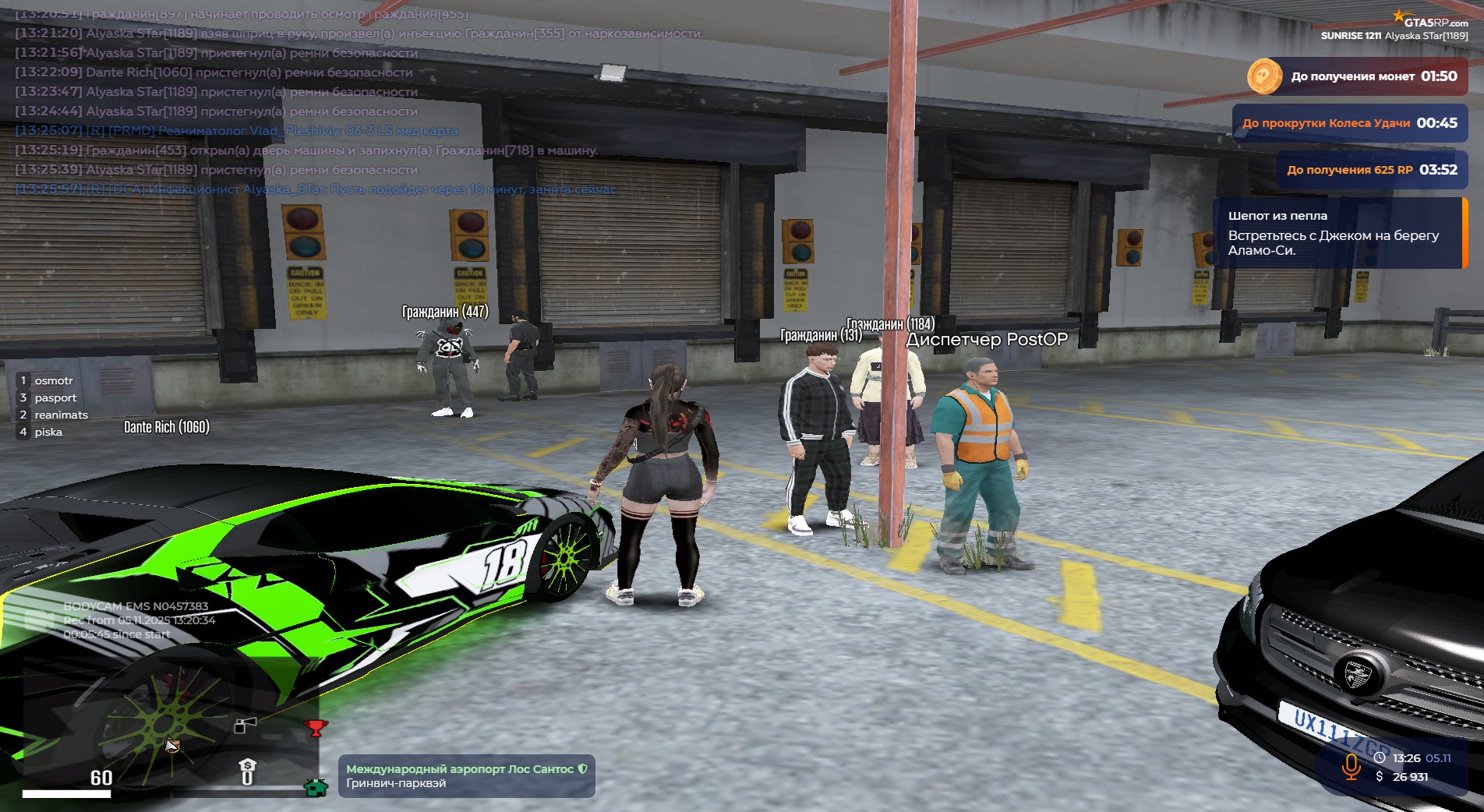Viewport: 1484px width, 812px height.
Task: Select the piska quick-bind entry
Action: point(48,432)
